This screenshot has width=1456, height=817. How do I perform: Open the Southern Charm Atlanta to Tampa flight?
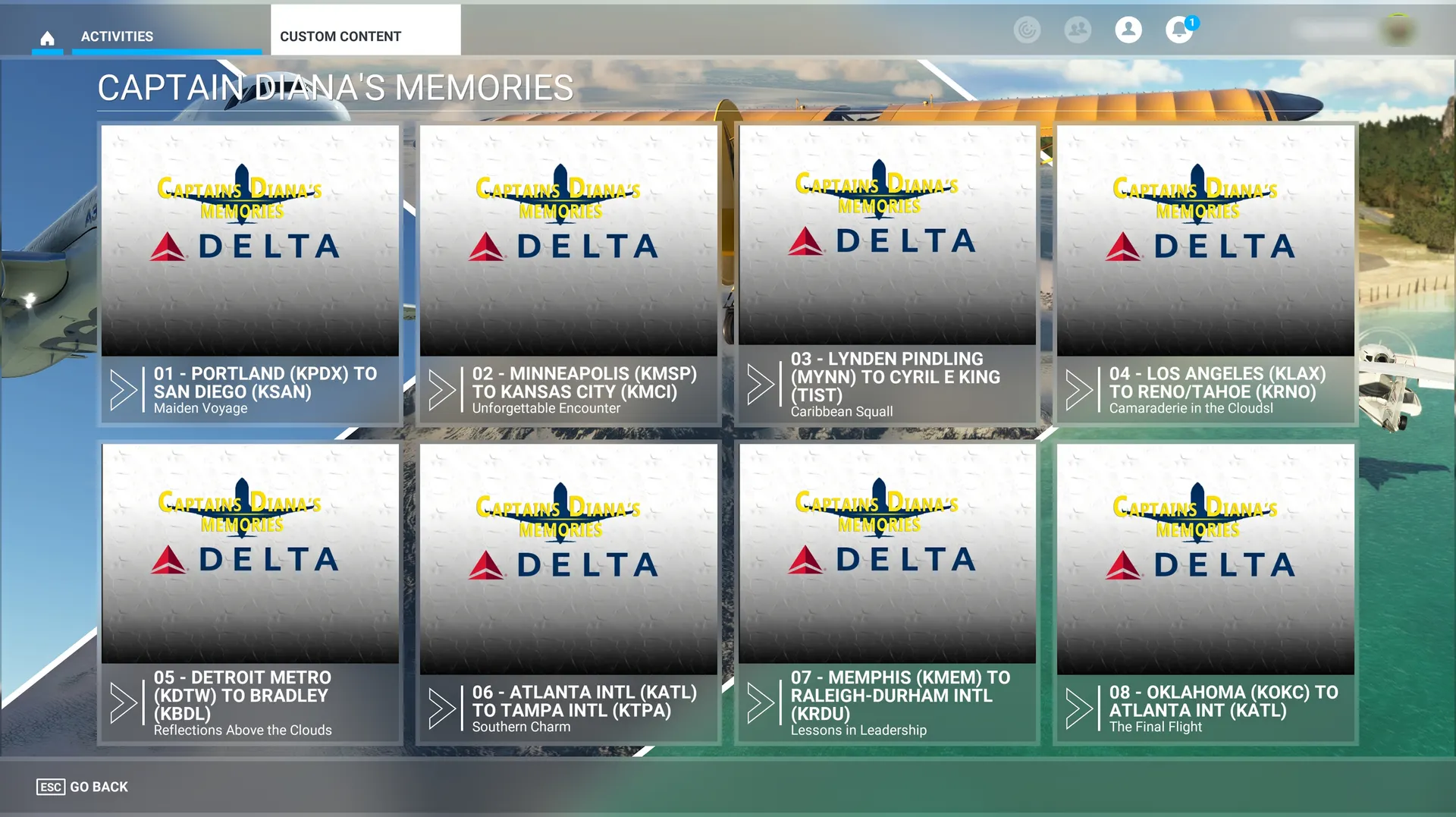click(569, 592)
